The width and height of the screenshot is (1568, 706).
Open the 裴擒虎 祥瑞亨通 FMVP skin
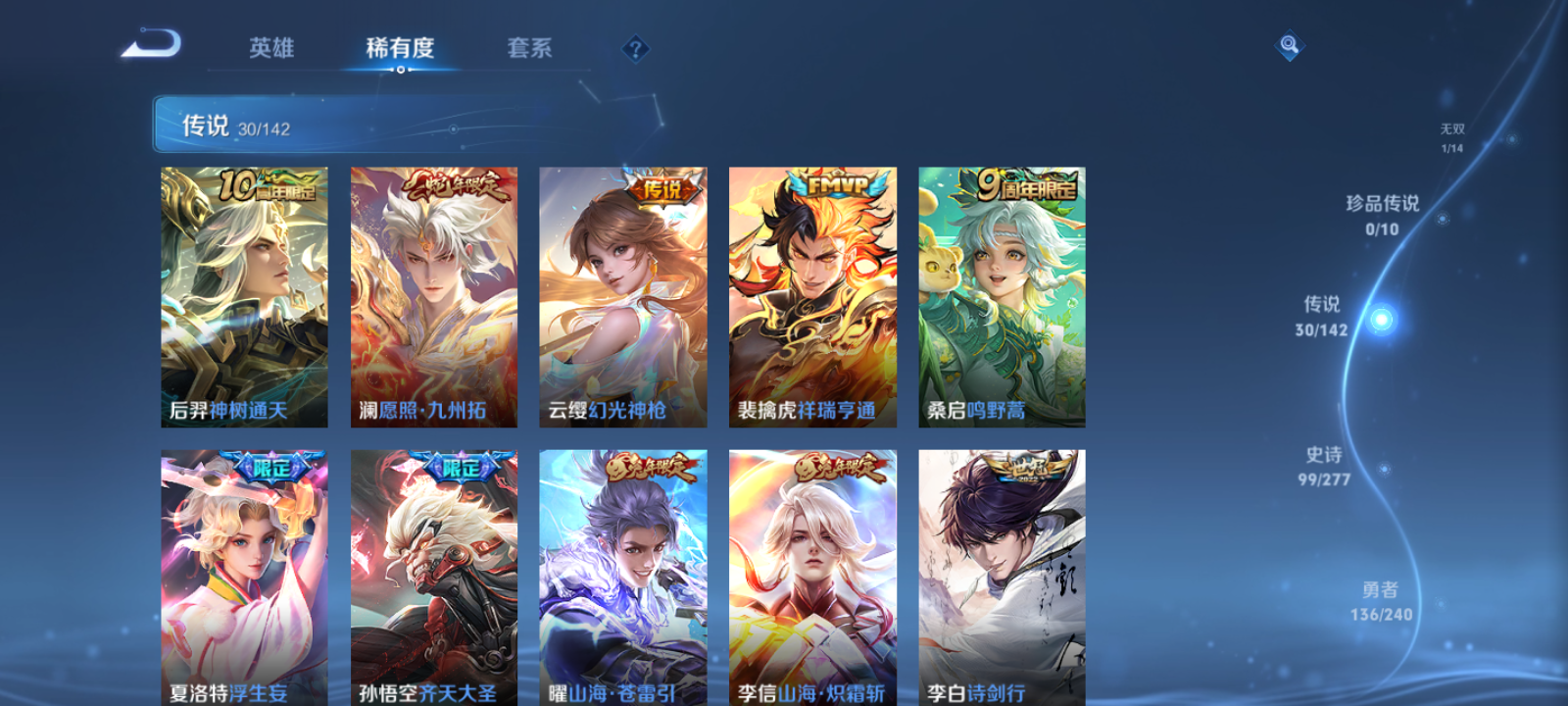pyautogui.click(x=812, y=296)
